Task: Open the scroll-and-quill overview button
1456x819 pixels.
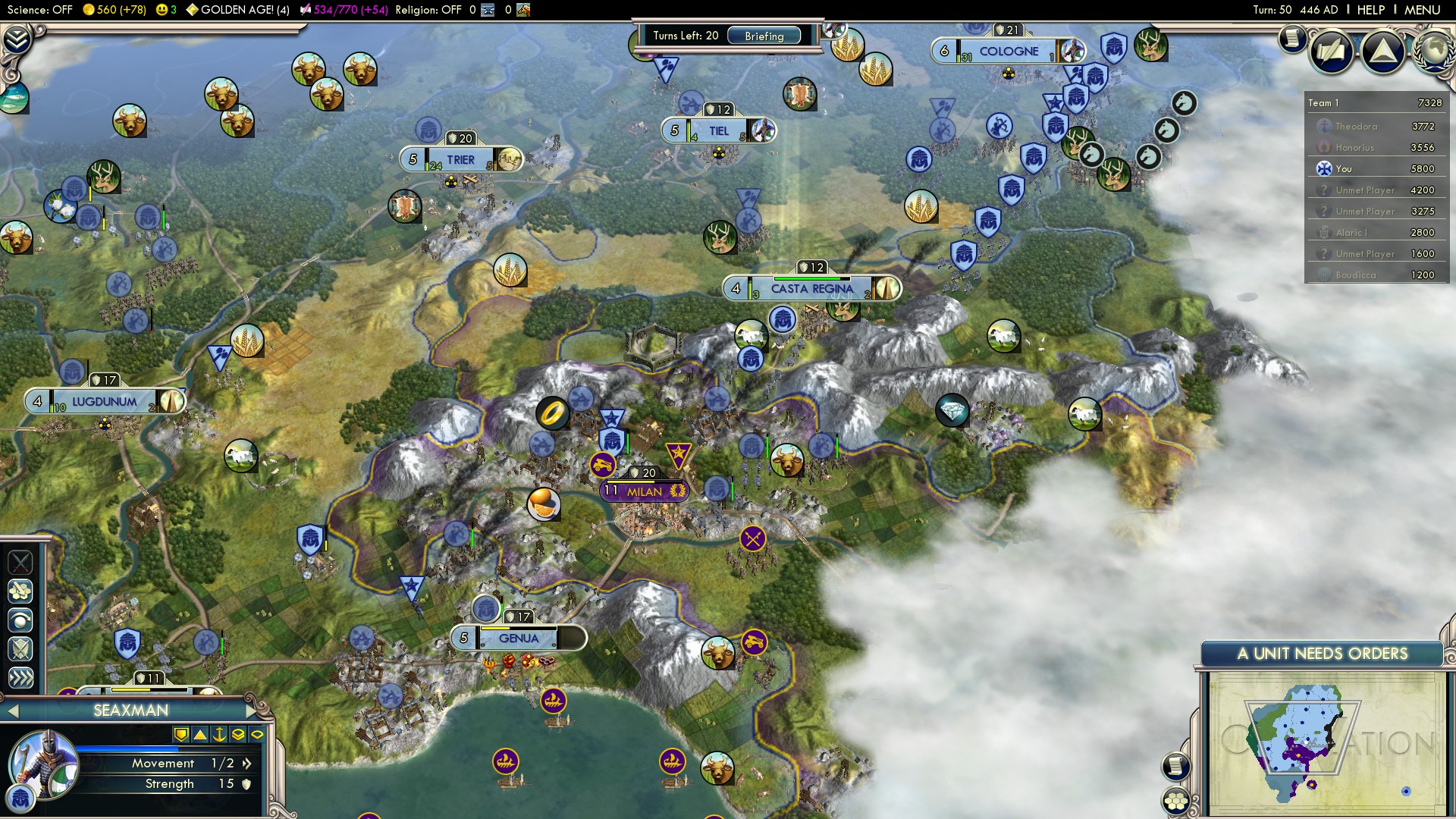Action: coord(1331,52)
